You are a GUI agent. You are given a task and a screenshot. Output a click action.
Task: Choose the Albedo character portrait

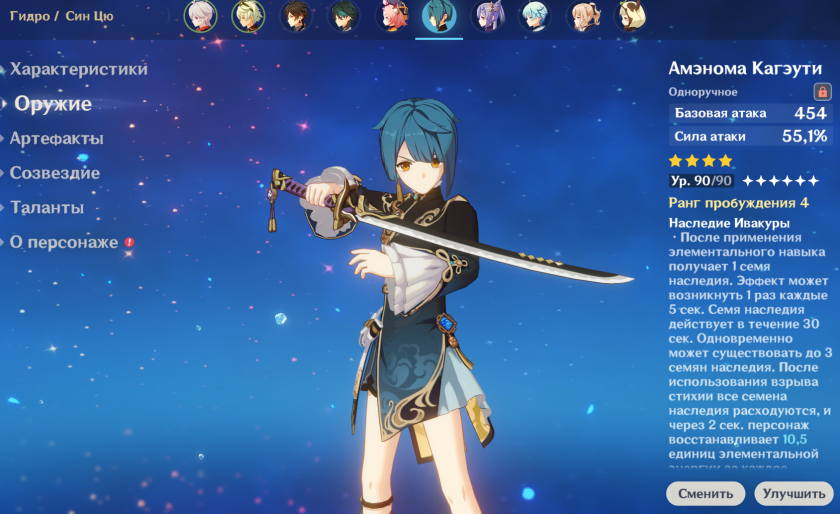[248, 16]
